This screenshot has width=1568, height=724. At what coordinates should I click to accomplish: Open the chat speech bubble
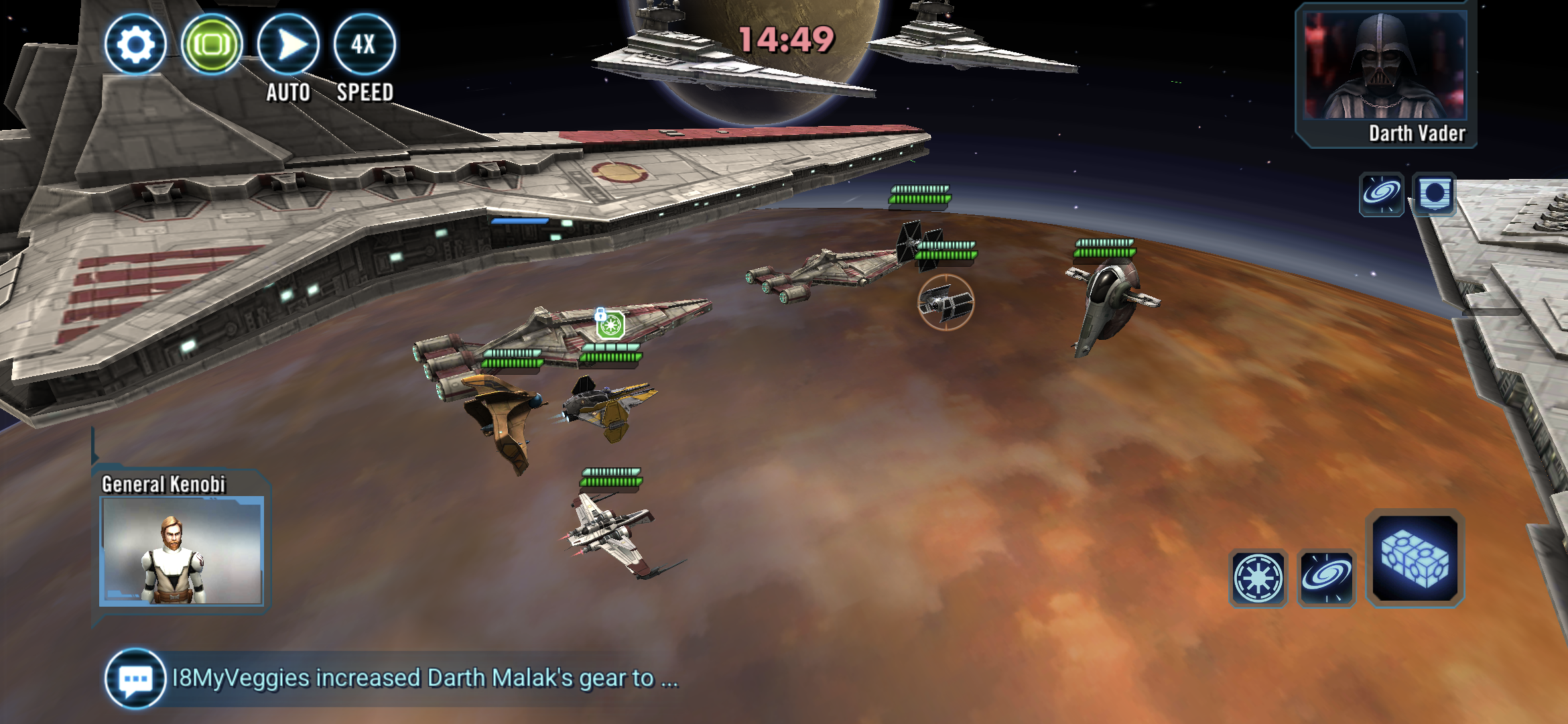[x=135, y=678]
